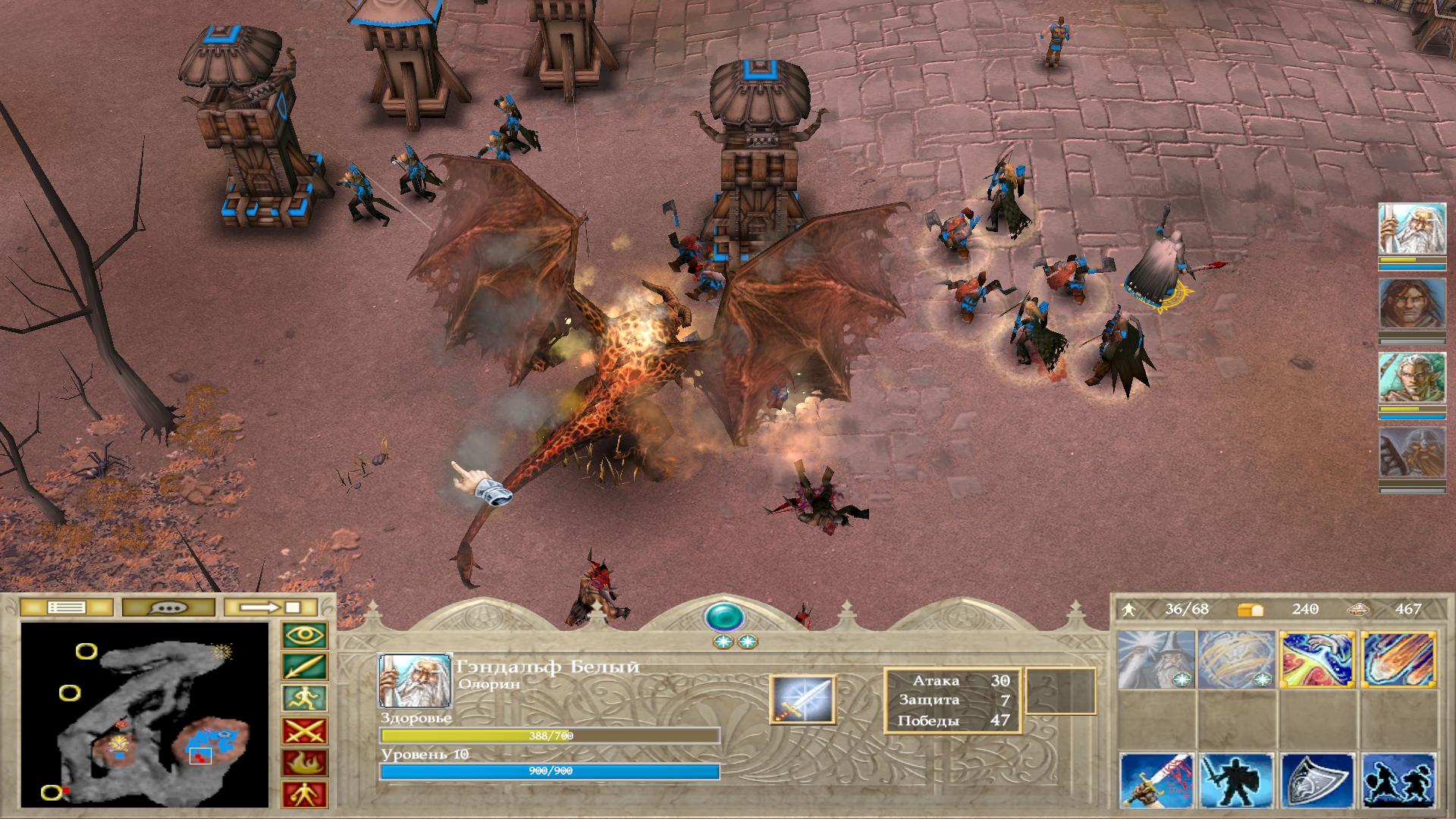Click the arrow-to-square button above minimap
Viewport: 1456px width, 819px height.
271,607
